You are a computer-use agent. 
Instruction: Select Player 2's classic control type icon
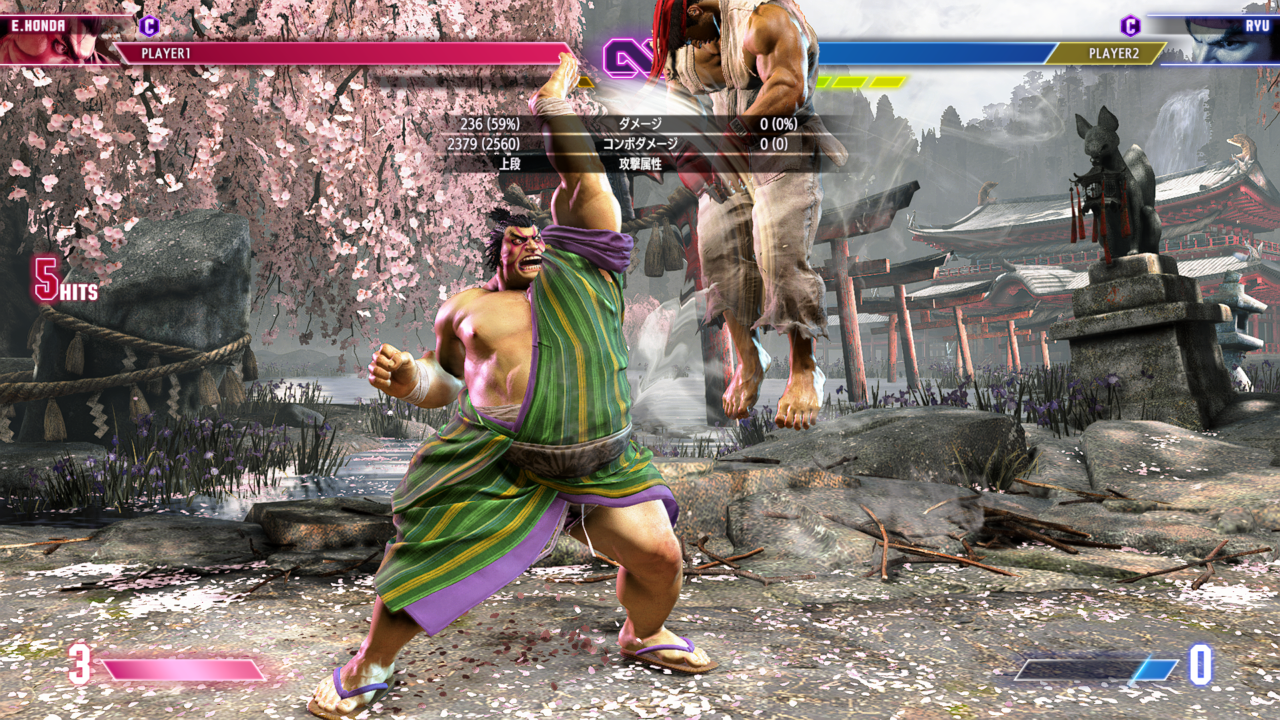(1130, 26)
